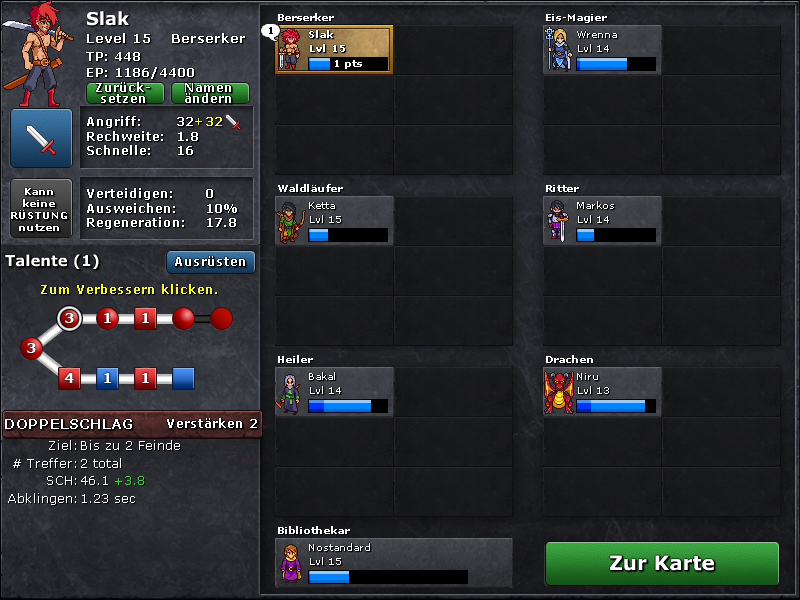Choose Wrenna the Eis-Magier card
Image resolution: width=800 pixels, height=600 pixels.
tap(602, 49)
